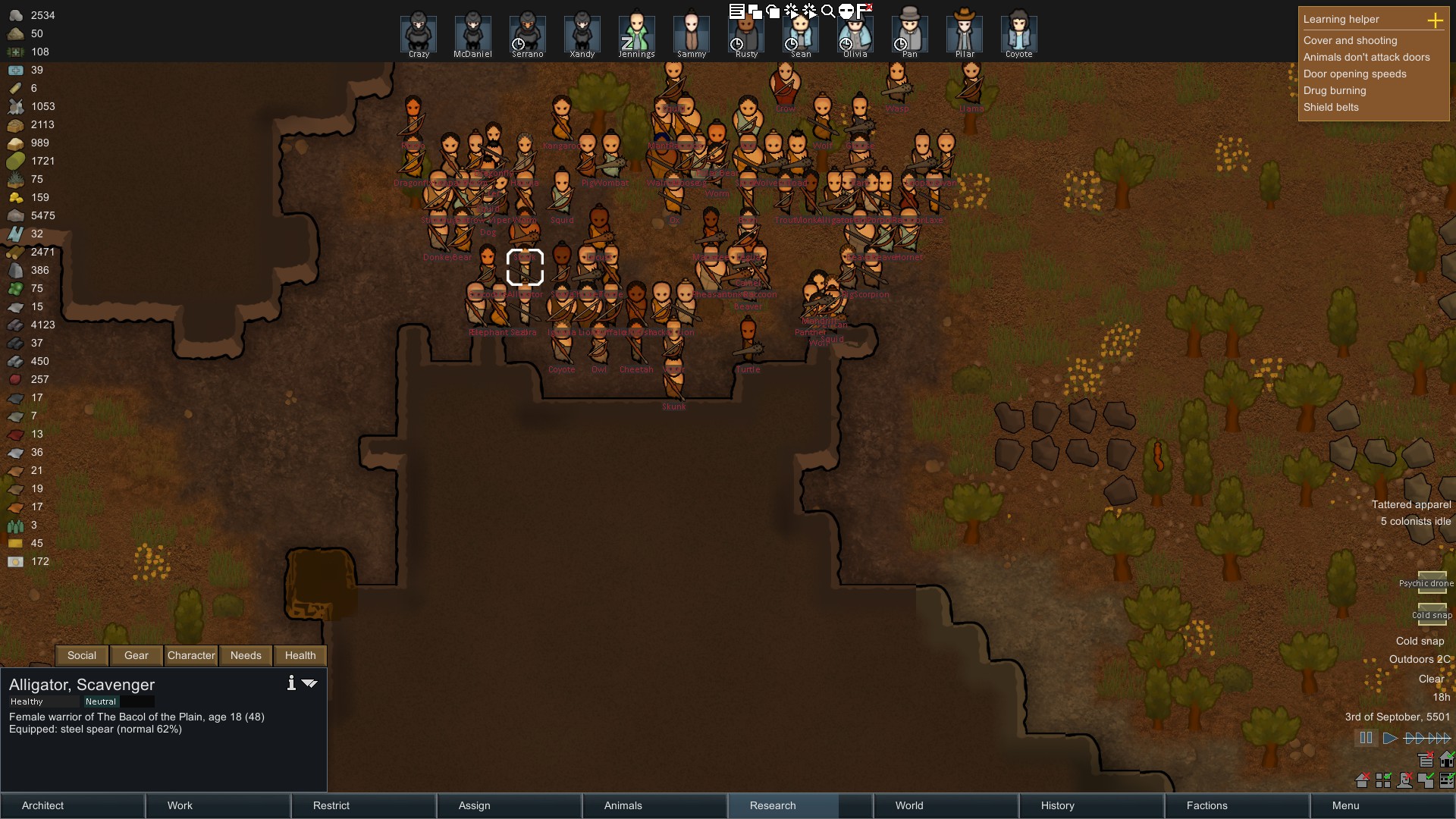Click the stacked squares icon in the top toolbar
Screen dimensions: 1456x819
756,11
